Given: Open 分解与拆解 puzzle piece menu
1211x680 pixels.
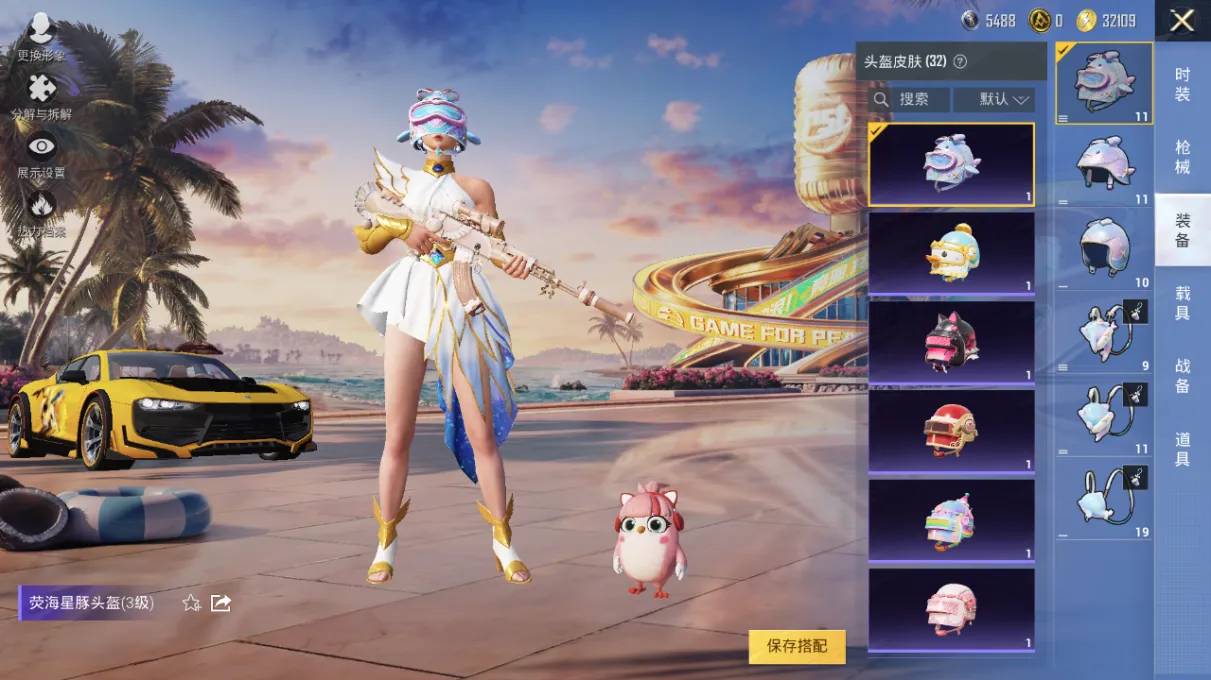Looking at the screenshot, I should [41, 95].
